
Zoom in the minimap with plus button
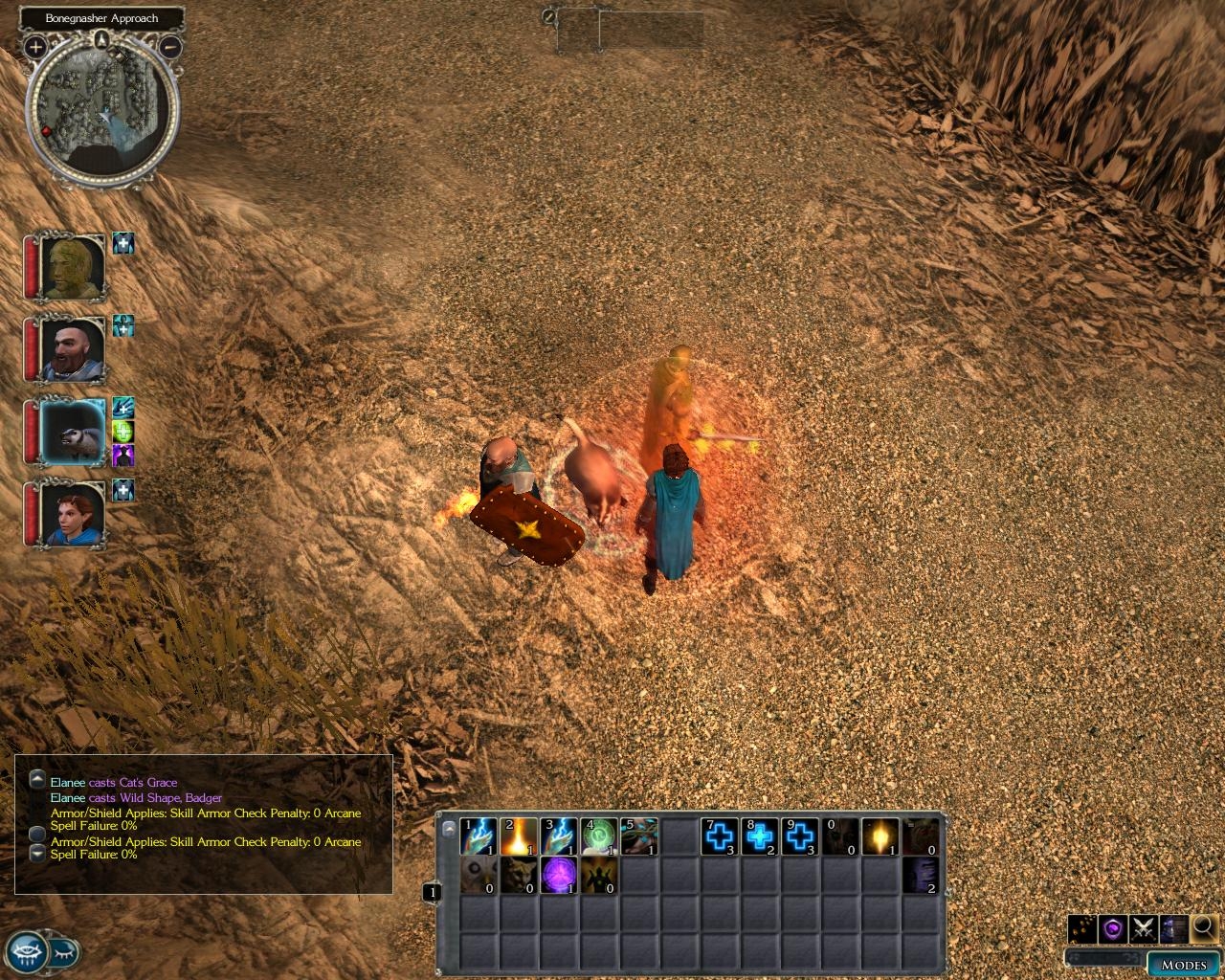pos(35,46)
